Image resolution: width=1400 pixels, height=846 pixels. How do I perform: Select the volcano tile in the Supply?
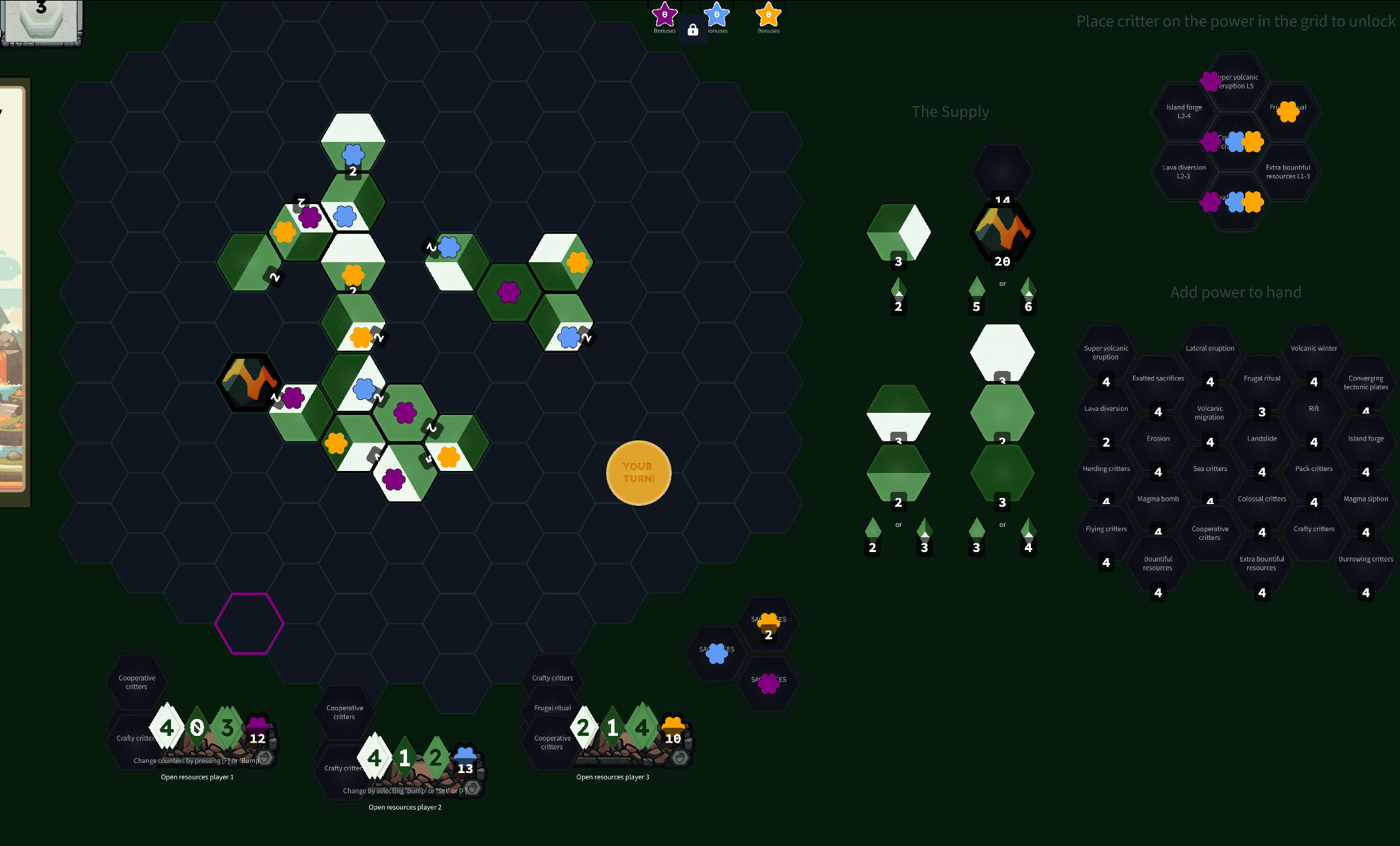coord(1002,232)
